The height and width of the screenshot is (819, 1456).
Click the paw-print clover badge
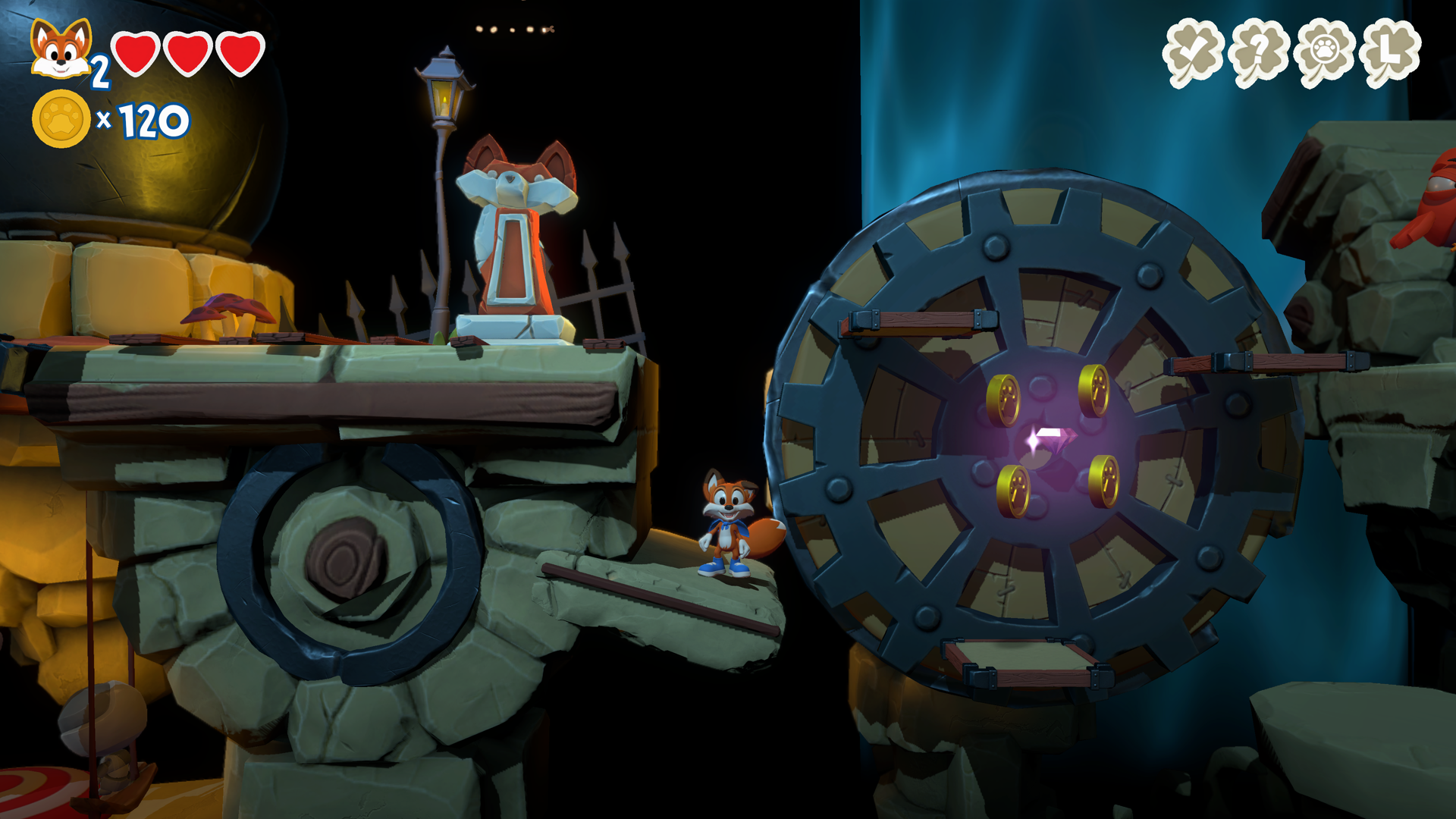click(x=1324, y=49)
